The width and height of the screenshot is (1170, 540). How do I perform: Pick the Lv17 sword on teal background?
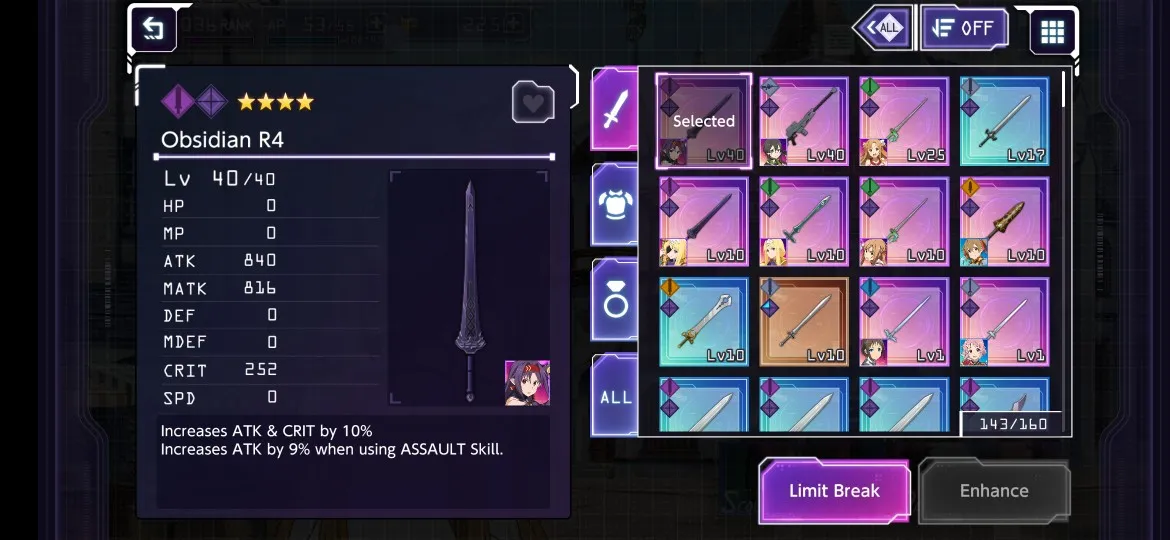tap(1004, 122)
